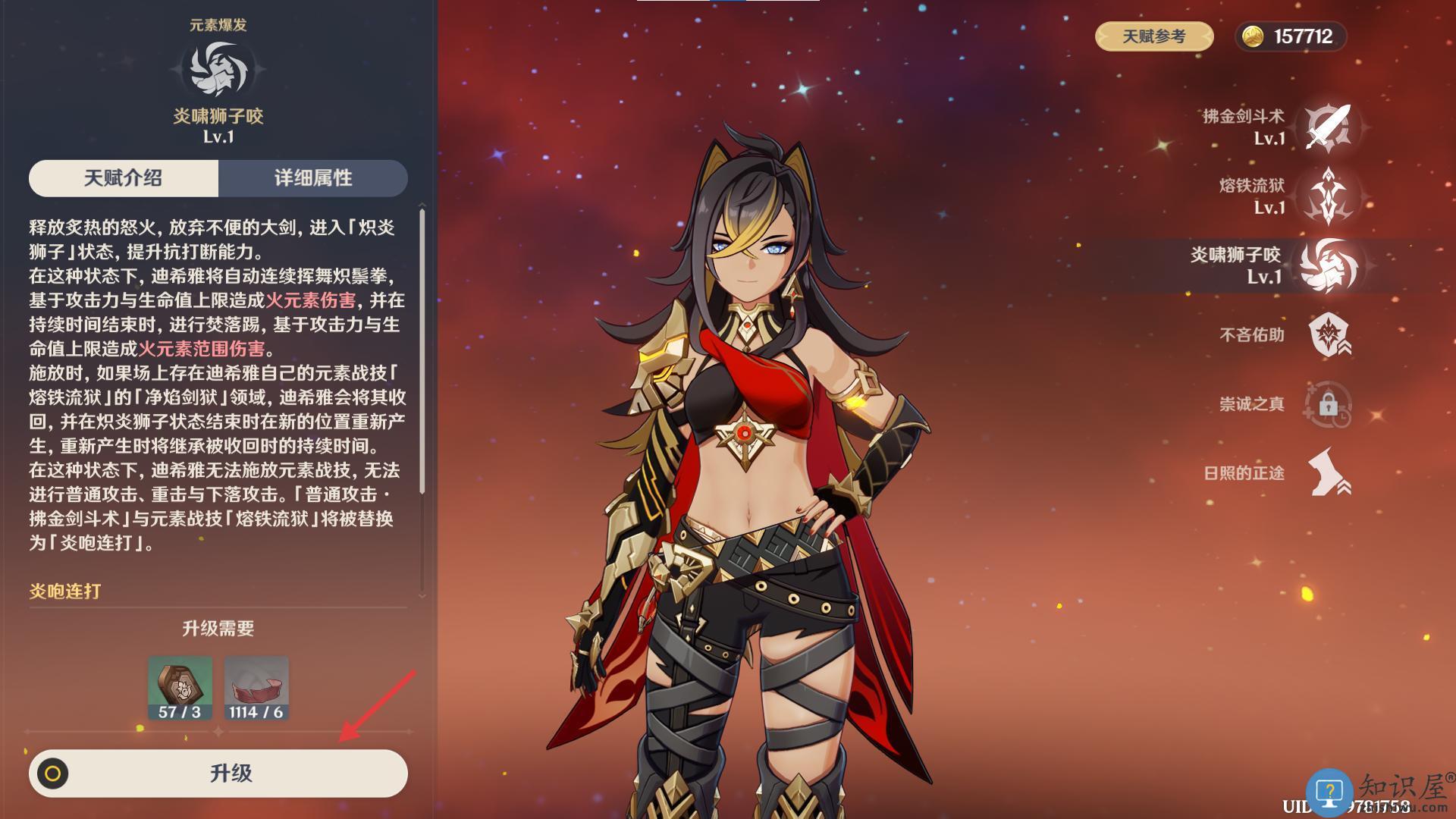Select the 天赋介绍 tab
The height and width of the screenshot is (819, 1456).
pos(124,178)
